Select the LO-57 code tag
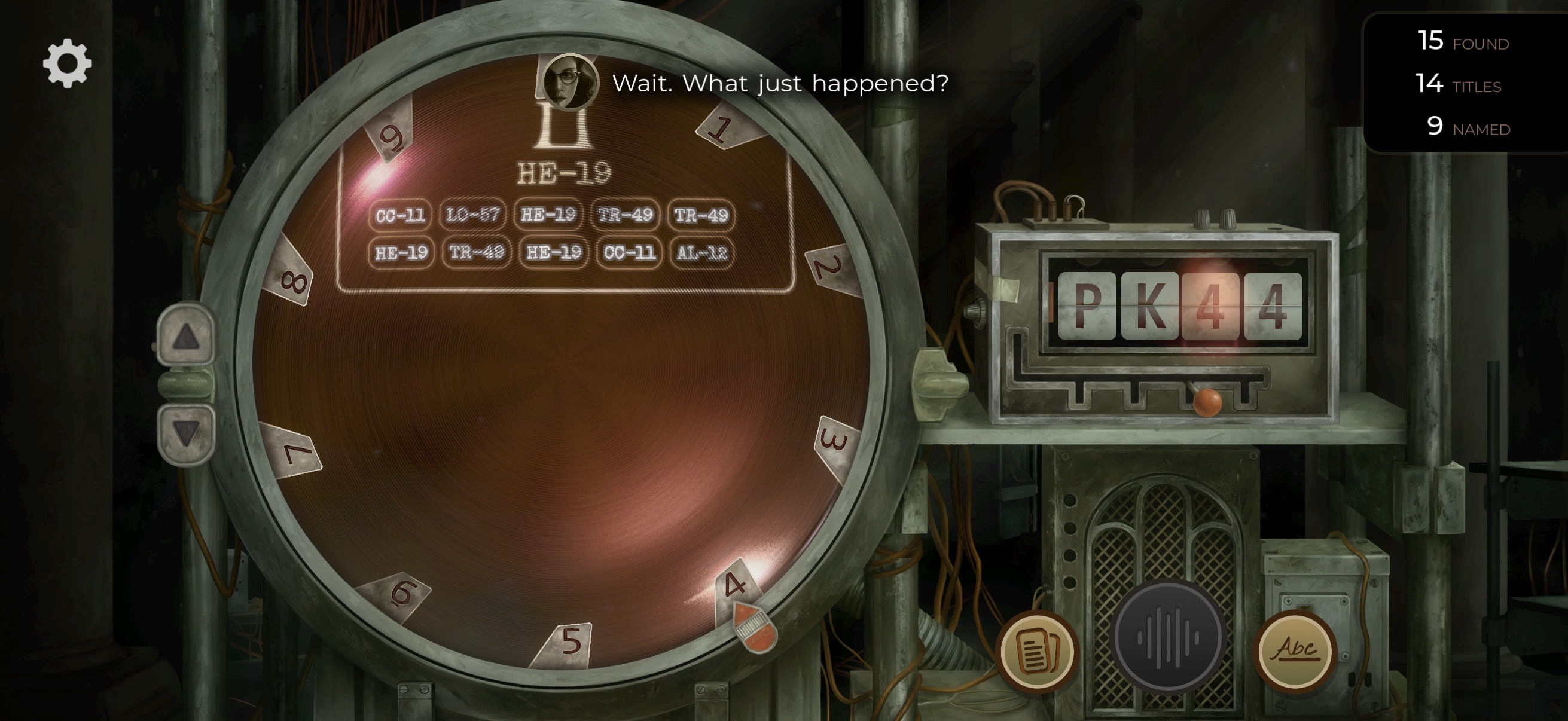This screenshot has height=721, width=1568. (472, 215)
